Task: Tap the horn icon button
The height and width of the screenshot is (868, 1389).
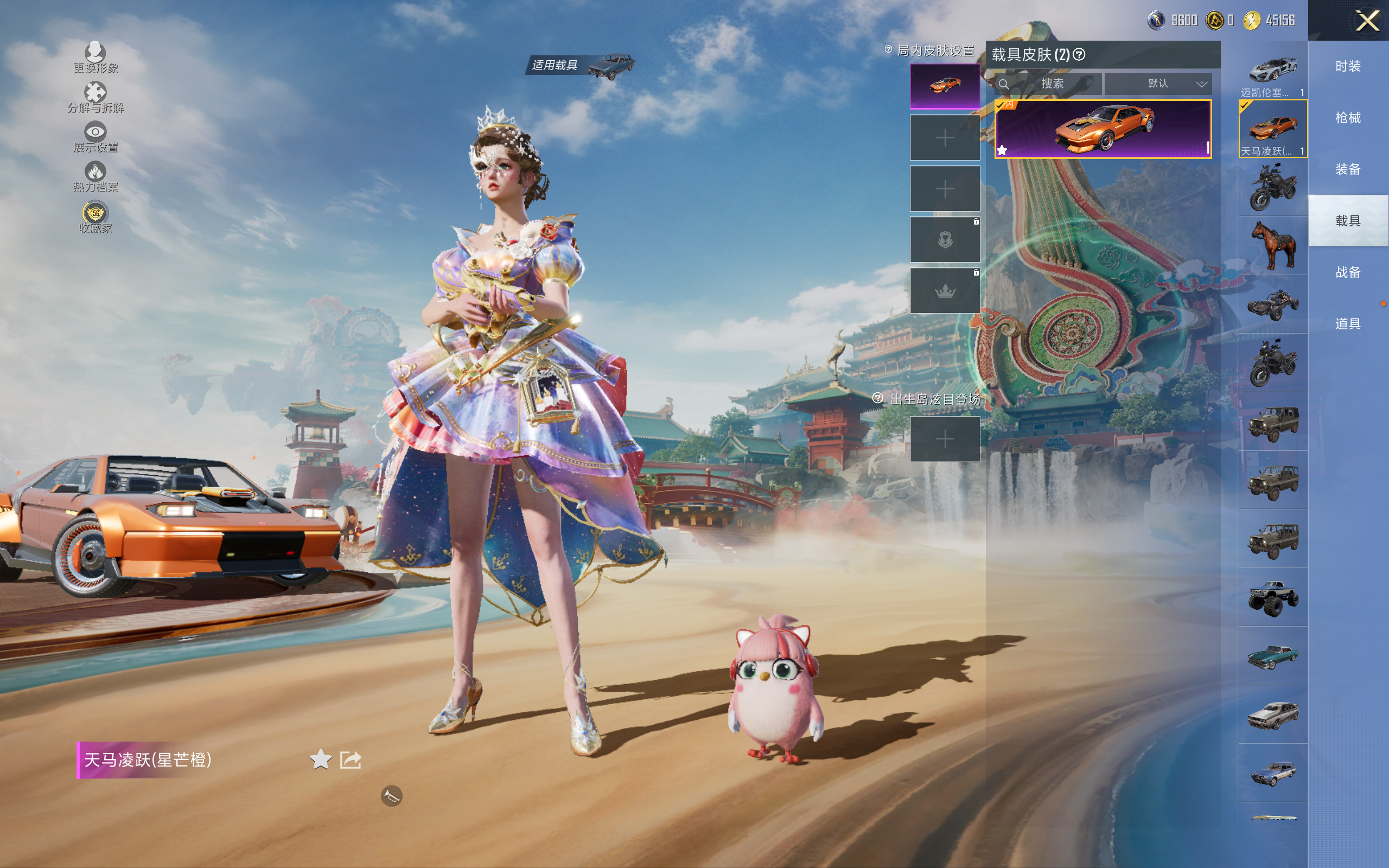Action: [391, 796]
